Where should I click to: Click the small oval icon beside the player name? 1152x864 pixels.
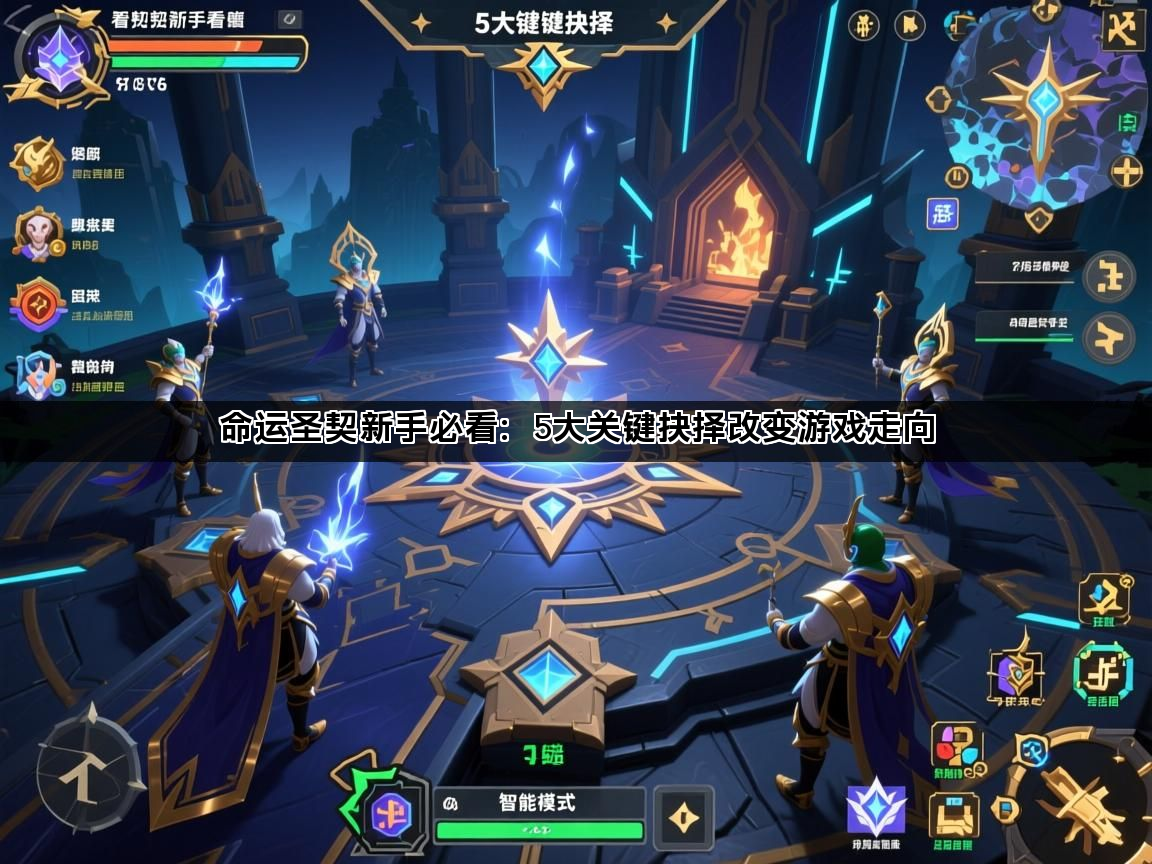click(288, 19)
